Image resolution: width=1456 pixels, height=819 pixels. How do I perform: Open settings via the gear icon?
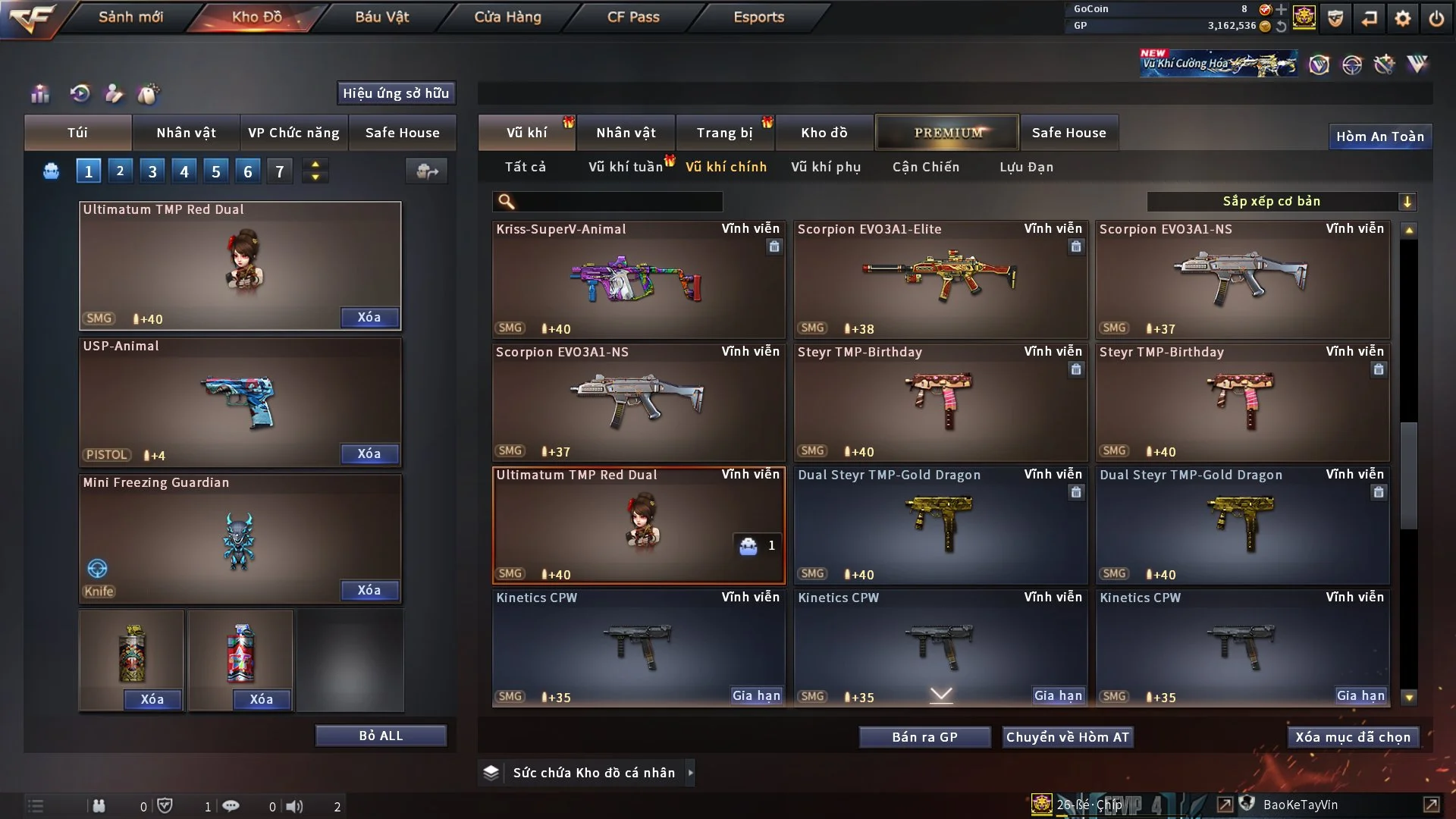(x=1403, y=18)
